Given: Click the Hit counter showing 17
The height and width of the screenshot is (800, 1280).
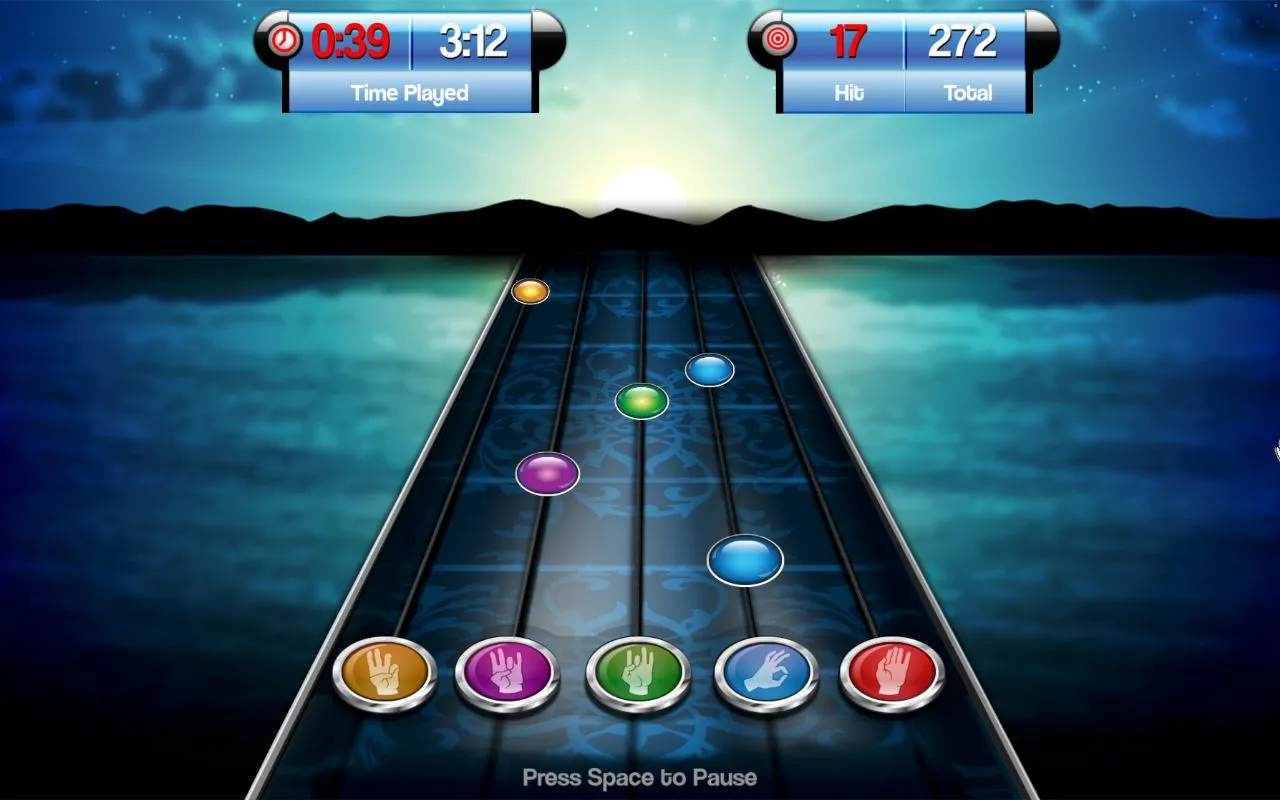Looking at the screenshot, I should (849, 42).
